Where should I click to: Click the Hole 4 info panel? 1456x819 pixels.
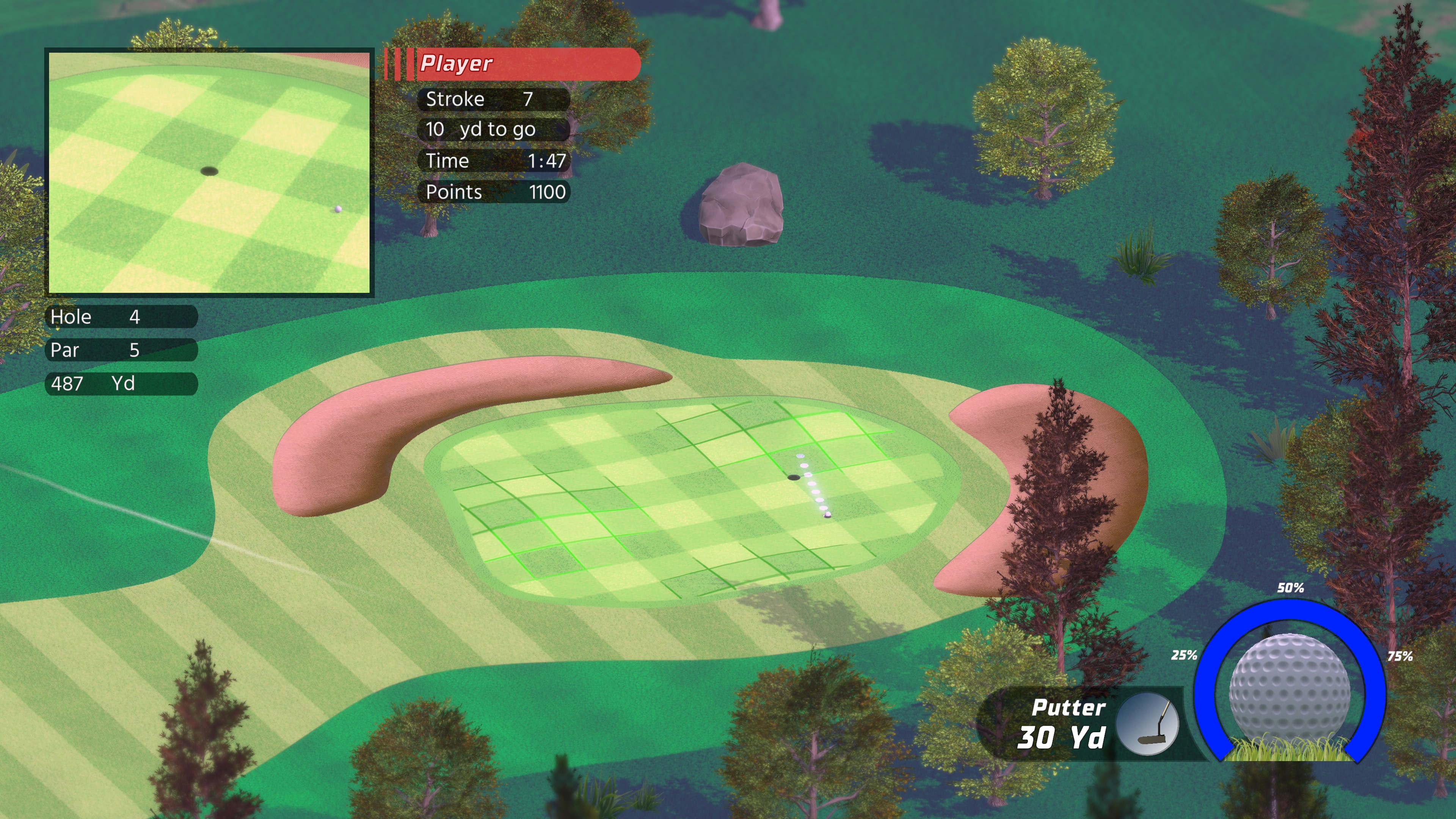(121, 317)
